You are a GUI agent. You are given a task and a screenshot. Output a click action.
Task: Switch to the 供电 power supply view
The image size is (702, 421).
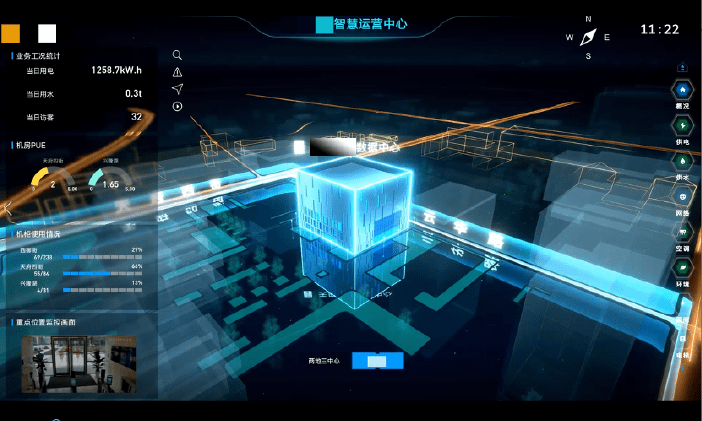click(x=683, y=125)
